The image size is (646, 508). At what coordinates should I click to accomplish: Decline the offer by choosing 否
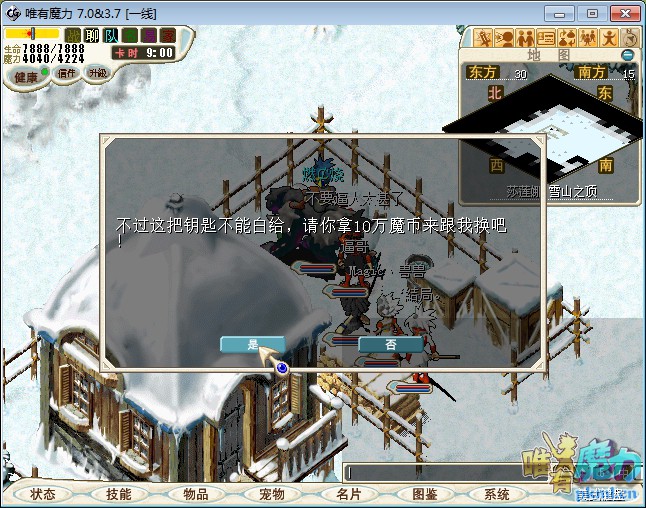coord(390,344)
